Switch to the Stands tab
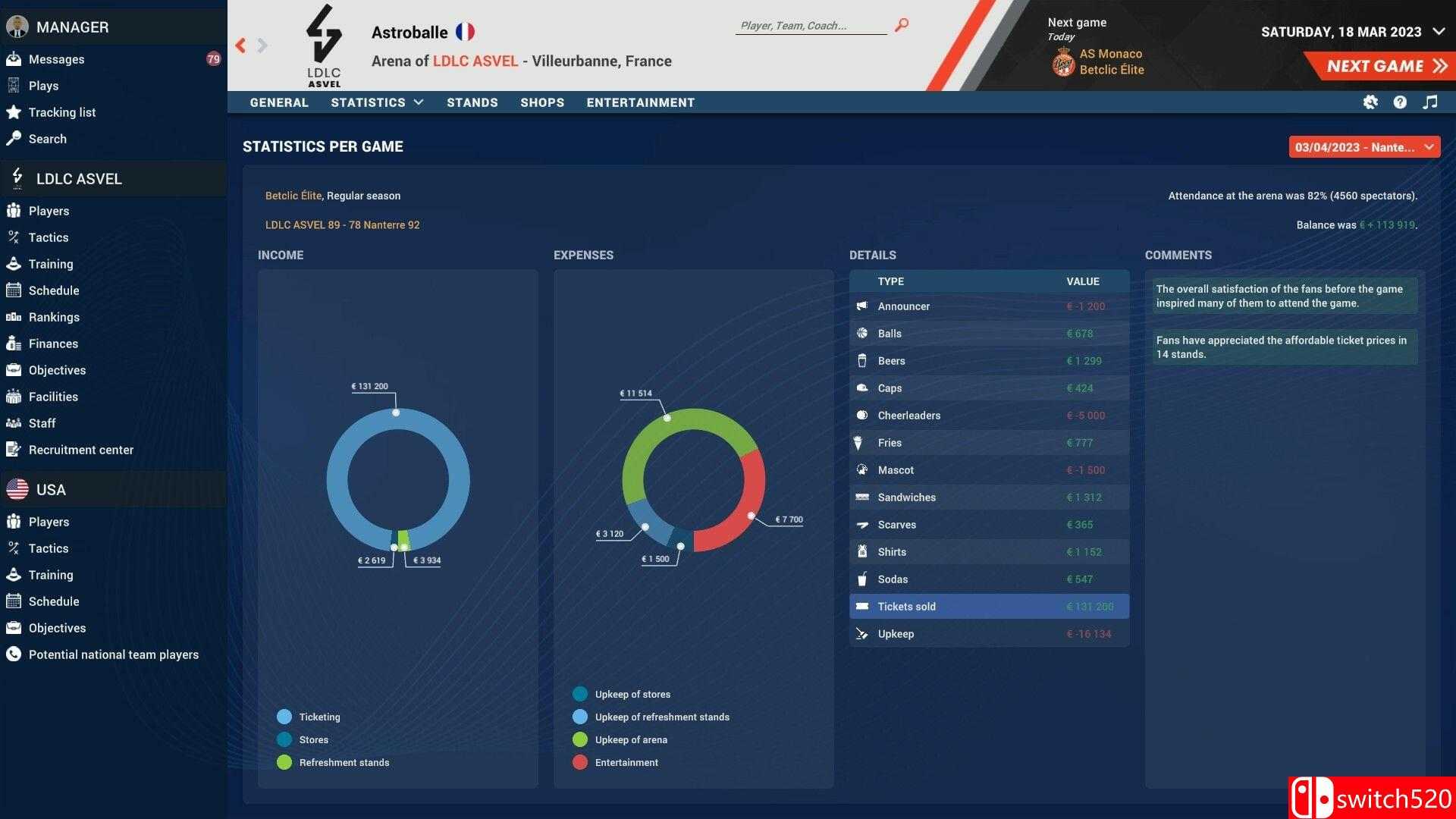 pos(472,102)
